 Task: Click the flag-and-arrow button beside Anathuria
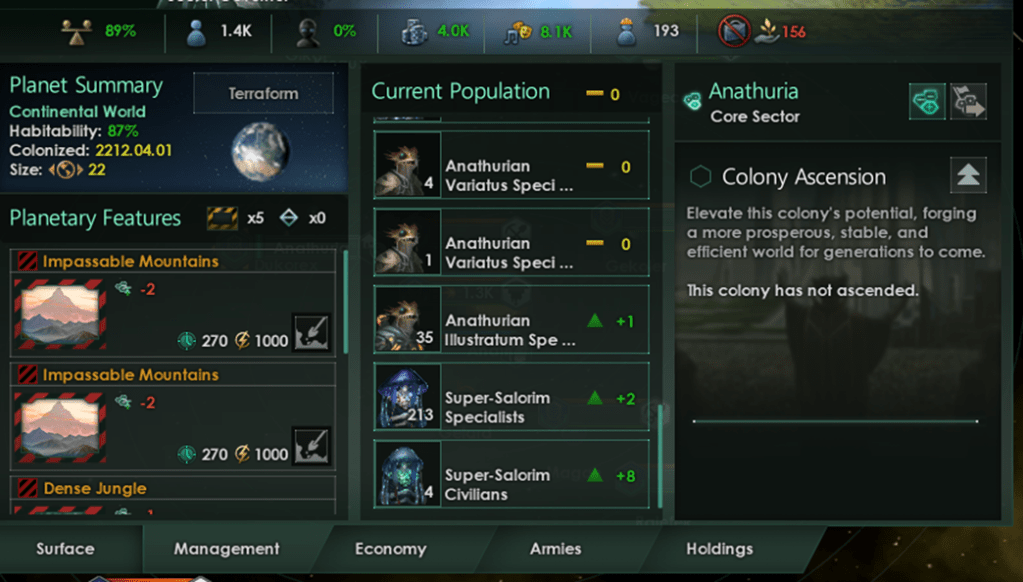(x=967, y=101)
